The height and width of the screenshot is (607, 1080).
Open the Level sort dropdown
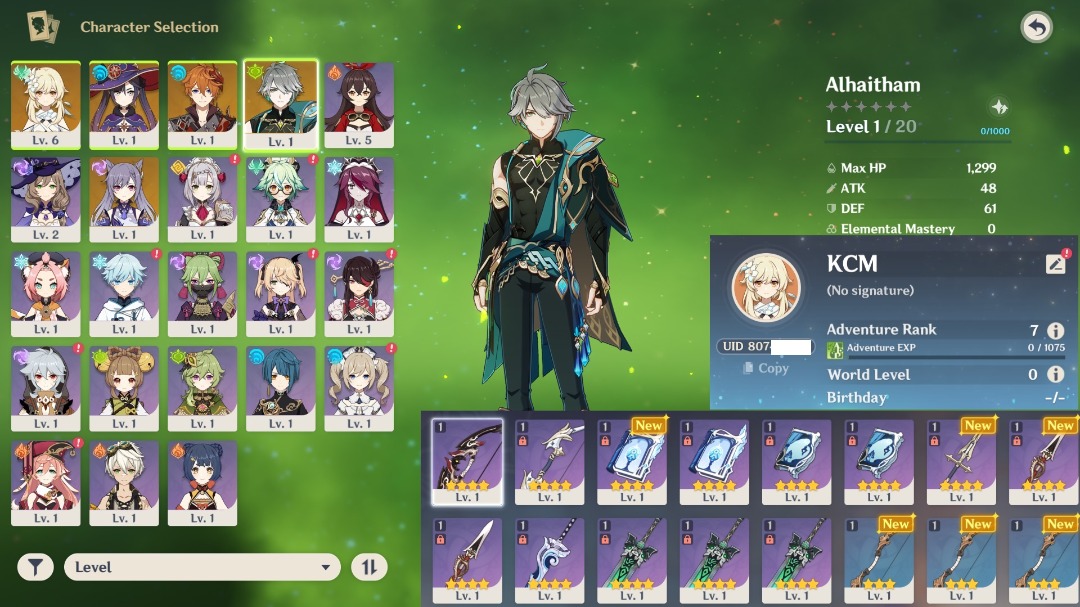(x=202, y=567)
